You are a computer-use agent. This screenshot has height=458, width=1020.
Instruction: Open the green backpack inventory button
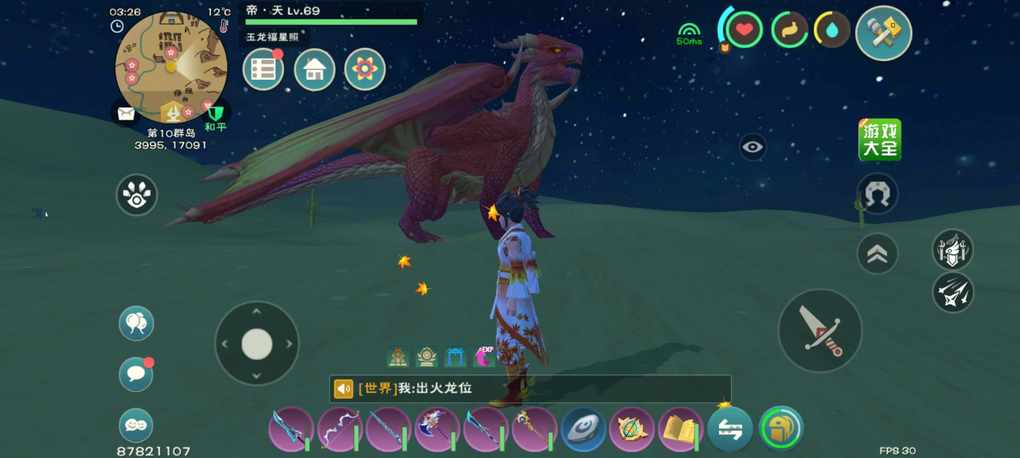click(781, 428)
